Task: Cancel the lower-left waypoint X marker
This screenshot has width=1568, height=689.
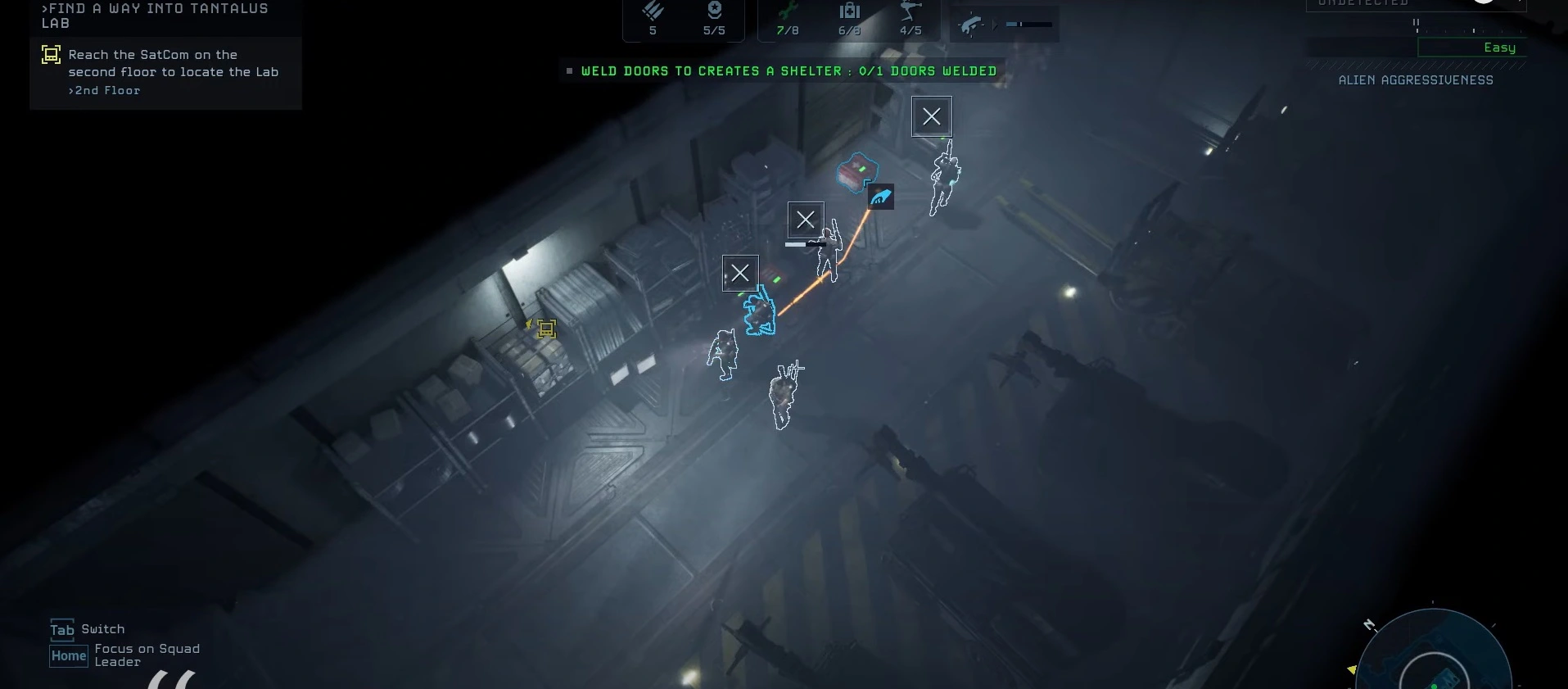Action: [740, 273]
